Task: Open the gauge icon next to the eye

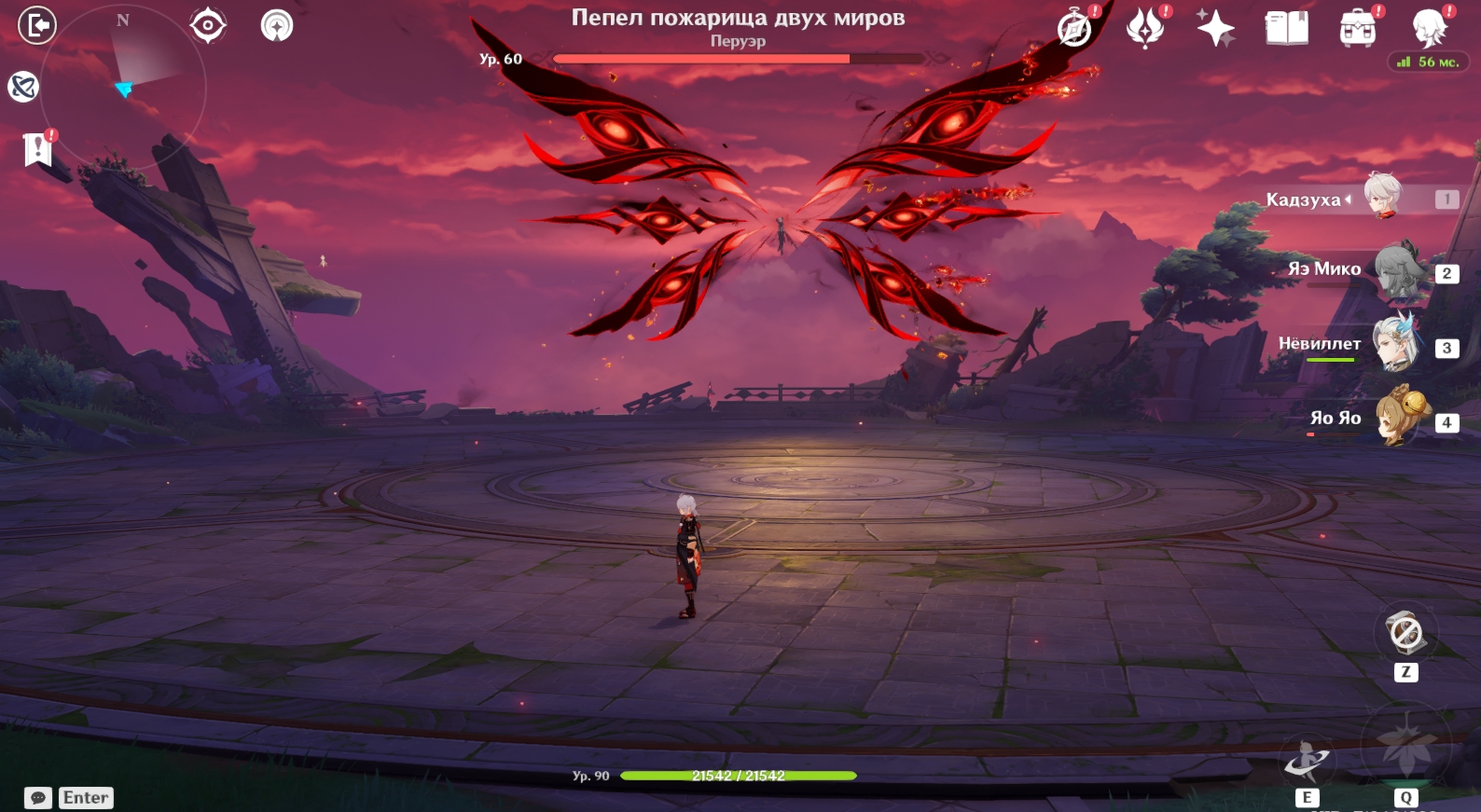Action: (277, 25)
